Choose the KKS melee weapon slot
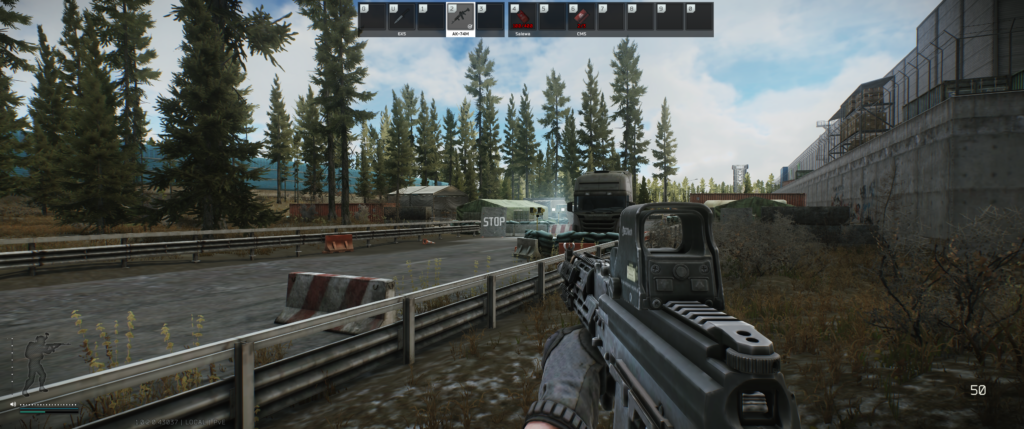Screen dimensions: 1024x429 click(401, 19)
